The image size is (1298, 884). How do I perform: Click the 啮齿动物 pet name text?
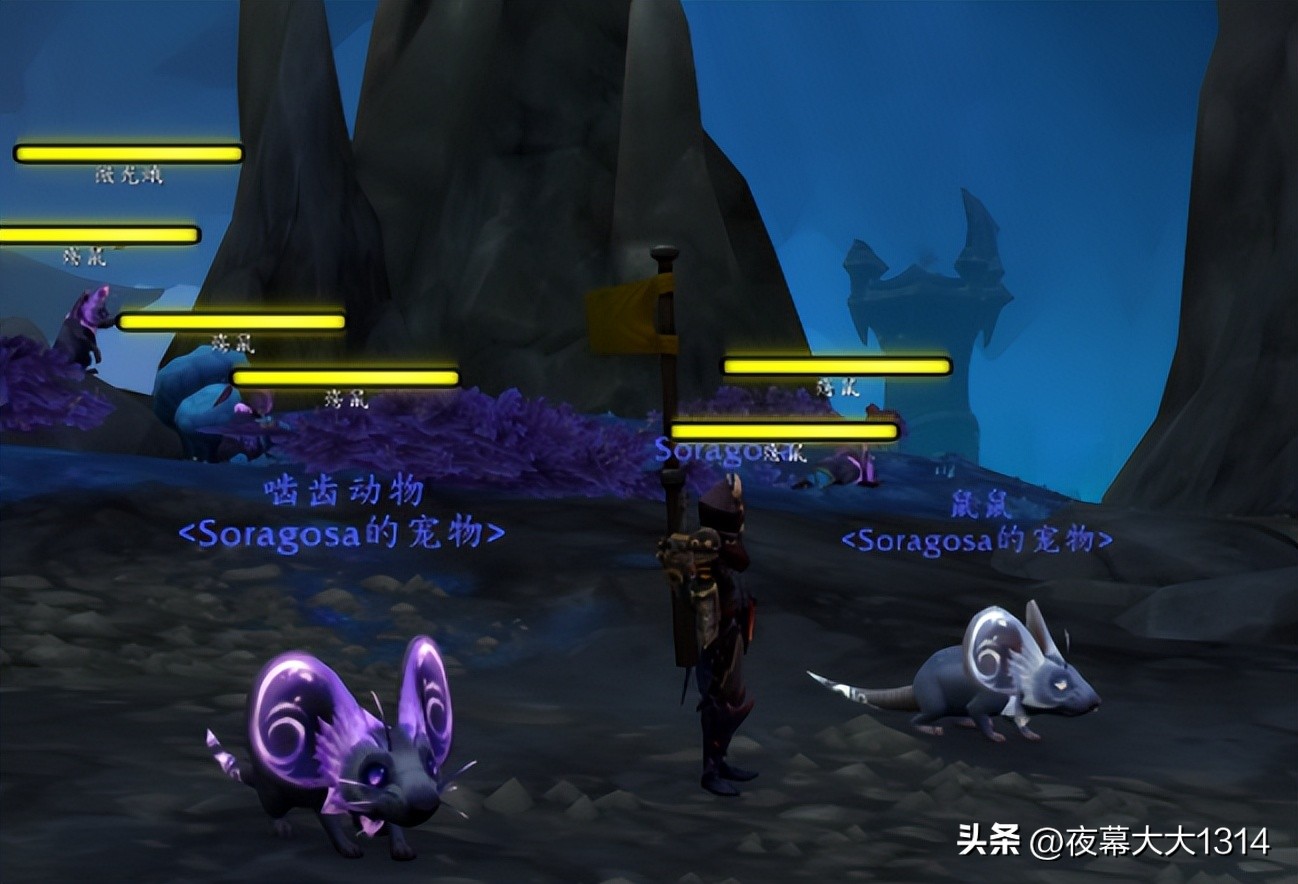345,490
